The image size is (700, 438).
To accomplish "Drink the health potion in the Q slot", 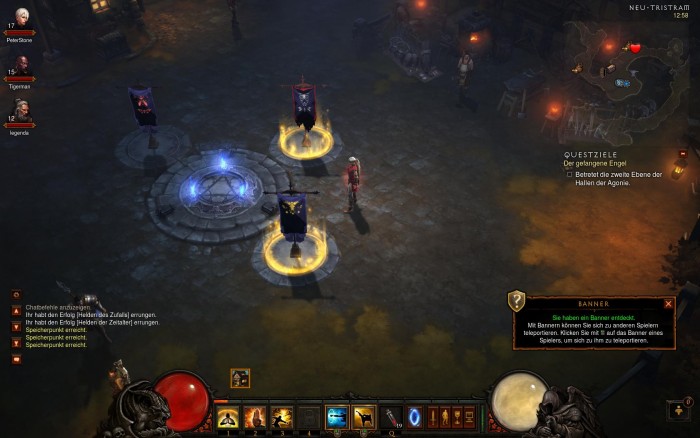I will coord(390,417).
